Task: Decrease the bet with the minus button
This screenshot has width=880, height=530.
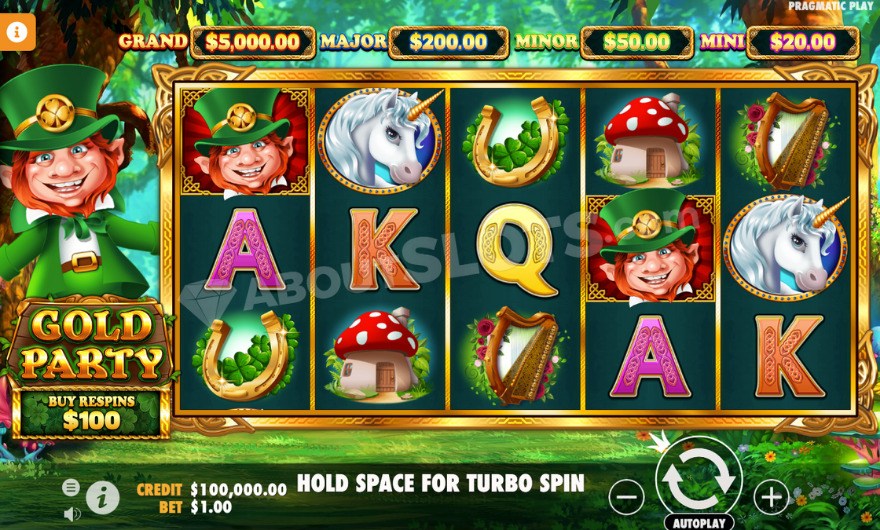Action: coord(626,495)
